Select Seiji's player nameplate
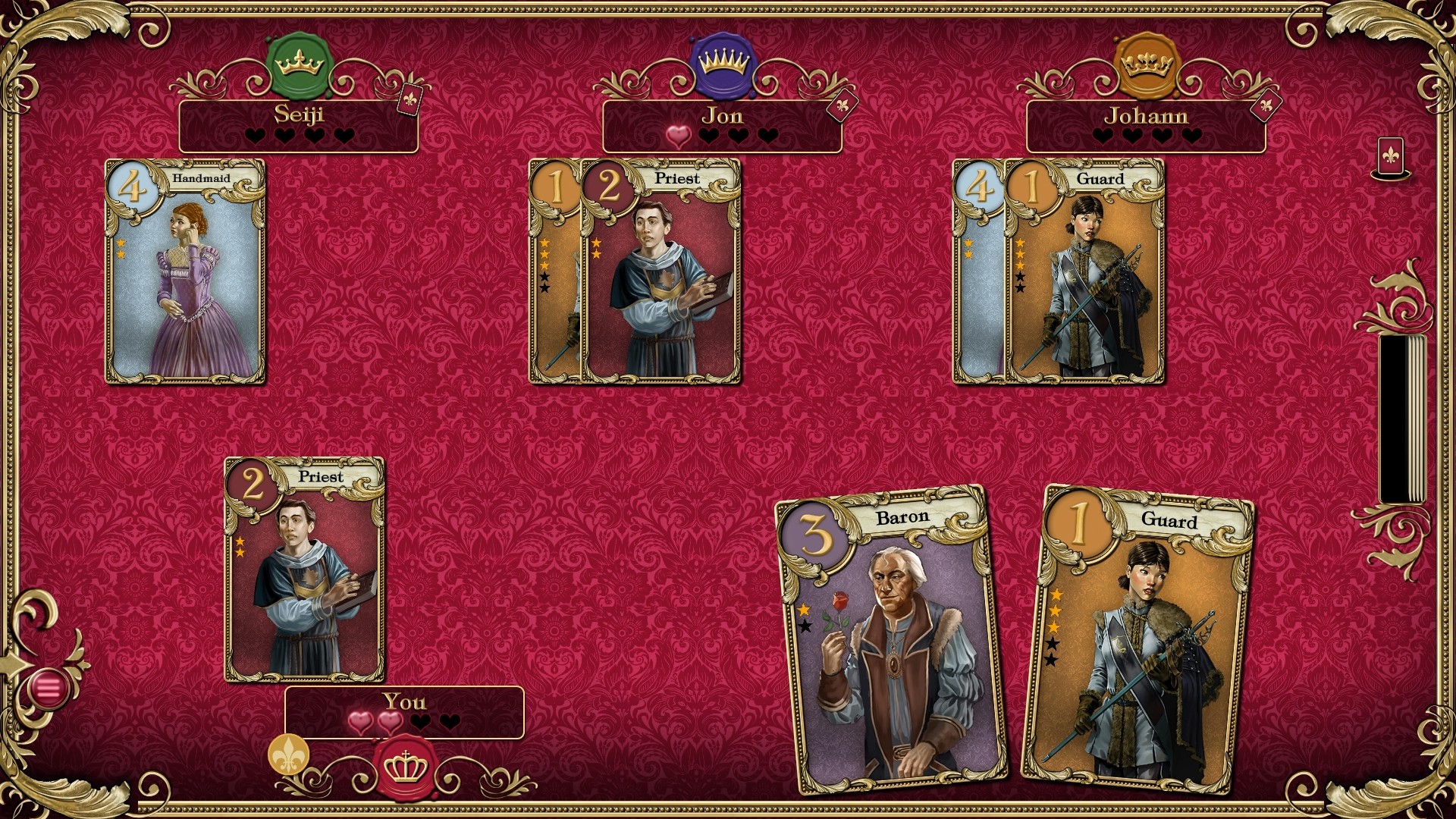The image size is (1456, 819). (298, 125)
